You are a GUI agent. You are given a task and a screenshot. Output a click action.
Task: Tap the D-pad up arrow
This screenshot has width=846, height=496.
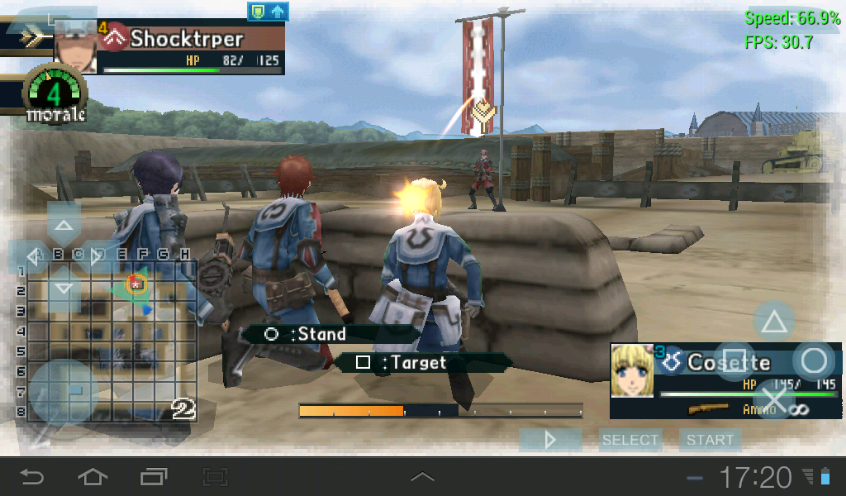pos(64,224)
